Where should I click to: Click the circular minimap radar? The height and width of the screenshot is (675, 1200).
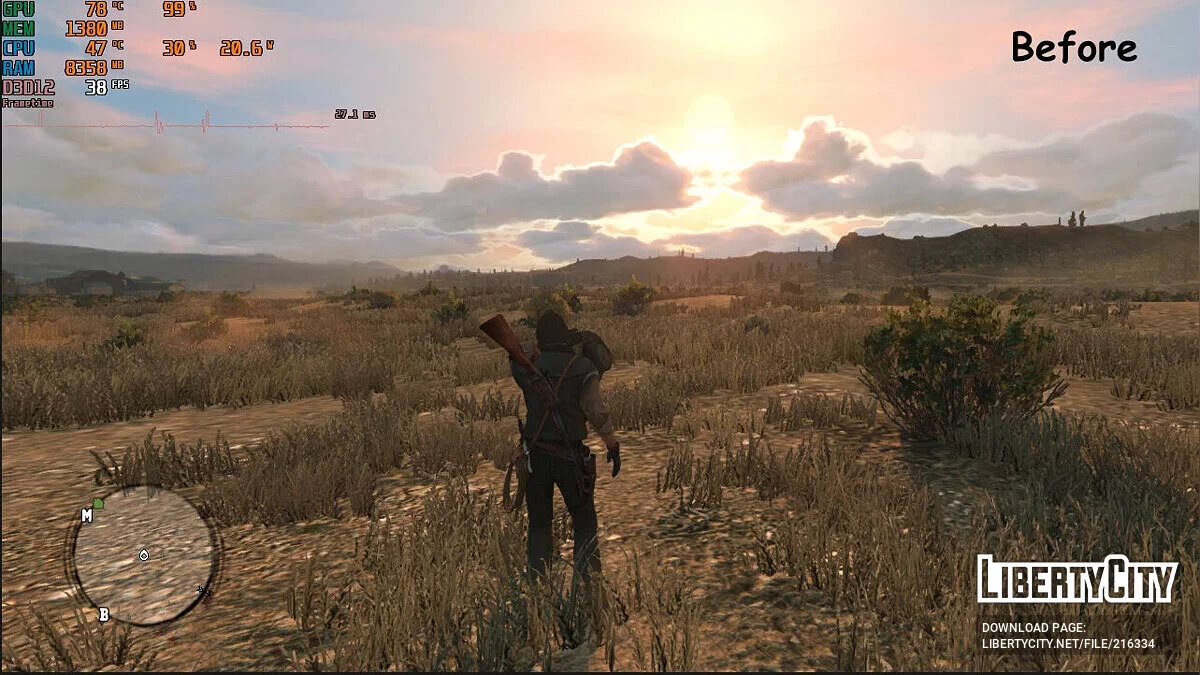coord(143,556)
